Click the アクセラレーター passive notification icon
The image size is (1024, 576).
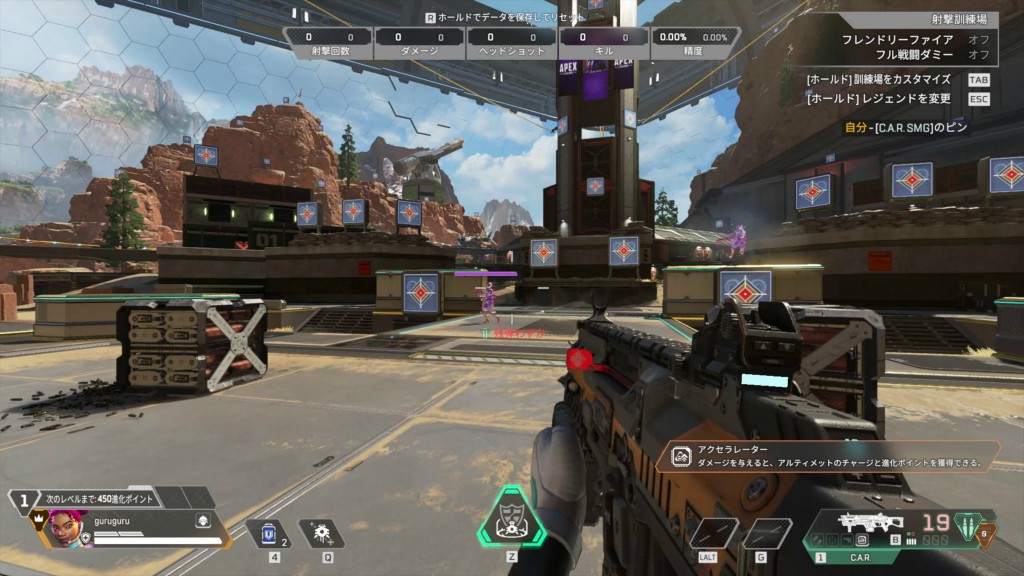[681, 457]
